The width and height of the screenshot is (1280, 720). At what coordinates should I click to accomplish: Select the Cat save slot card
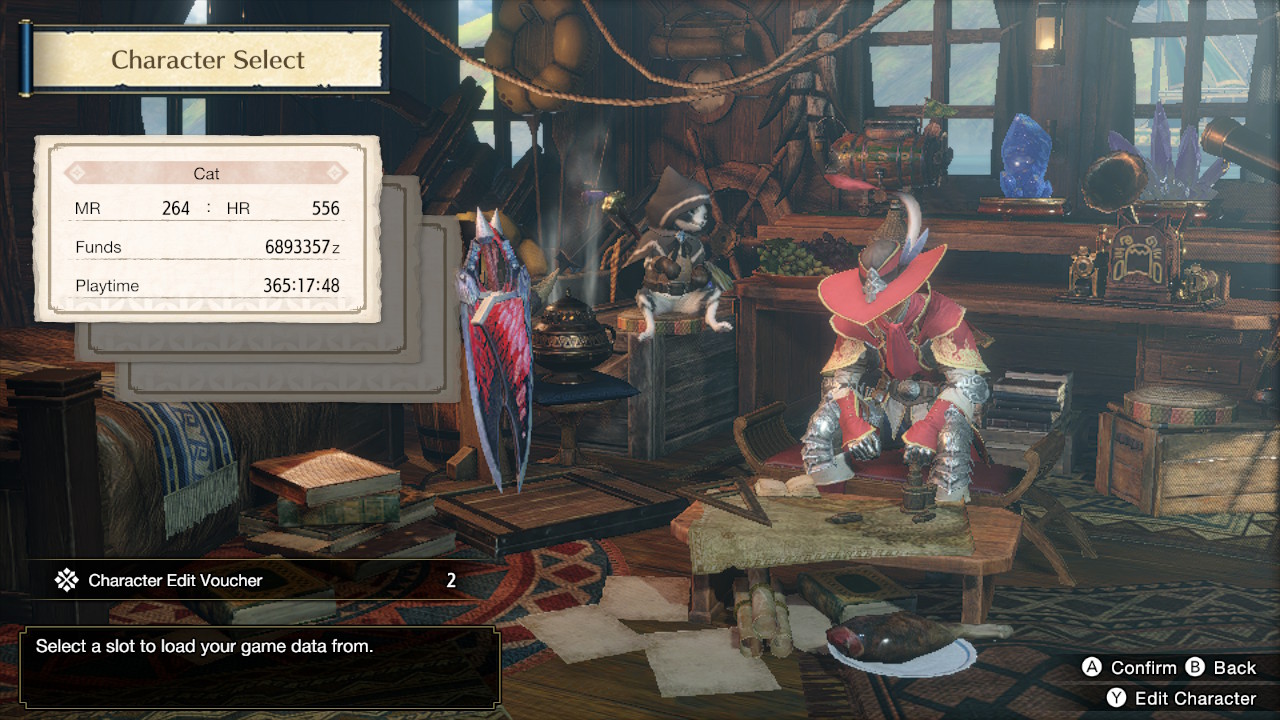coord(207,229)
